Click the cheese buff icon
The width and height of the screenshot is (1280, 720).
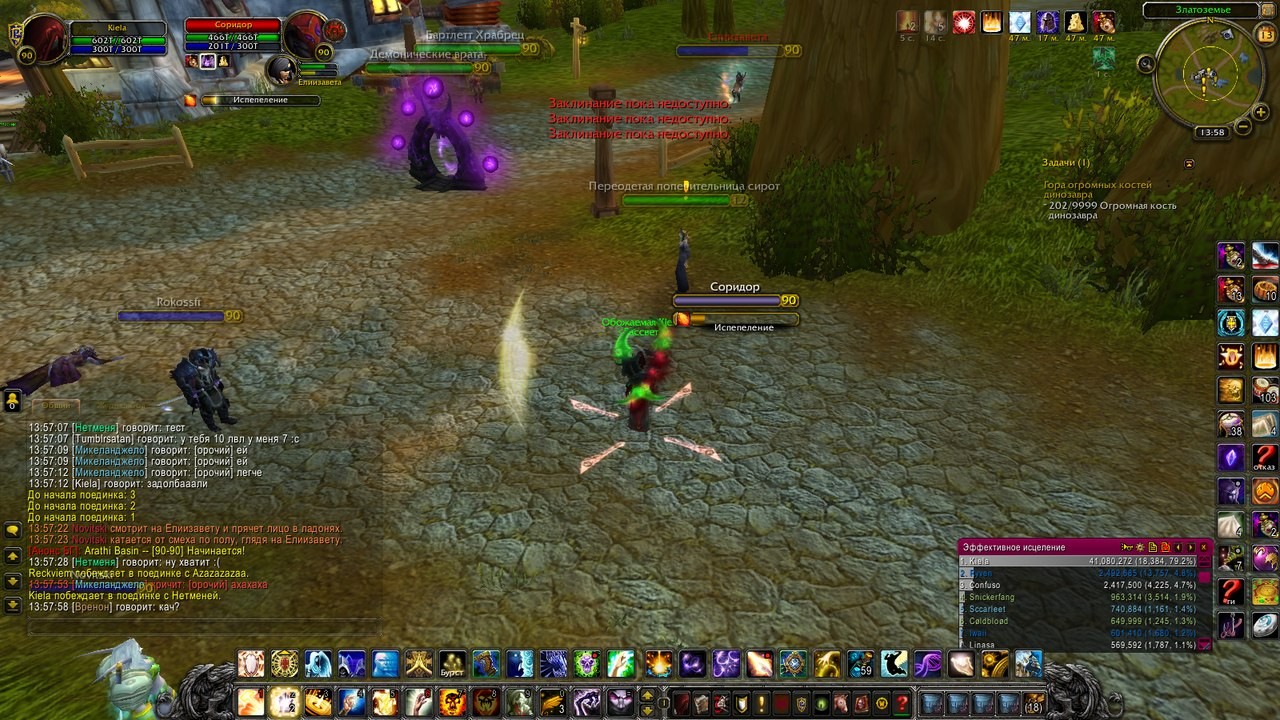pyautogui.click(x=1077, y=22)
